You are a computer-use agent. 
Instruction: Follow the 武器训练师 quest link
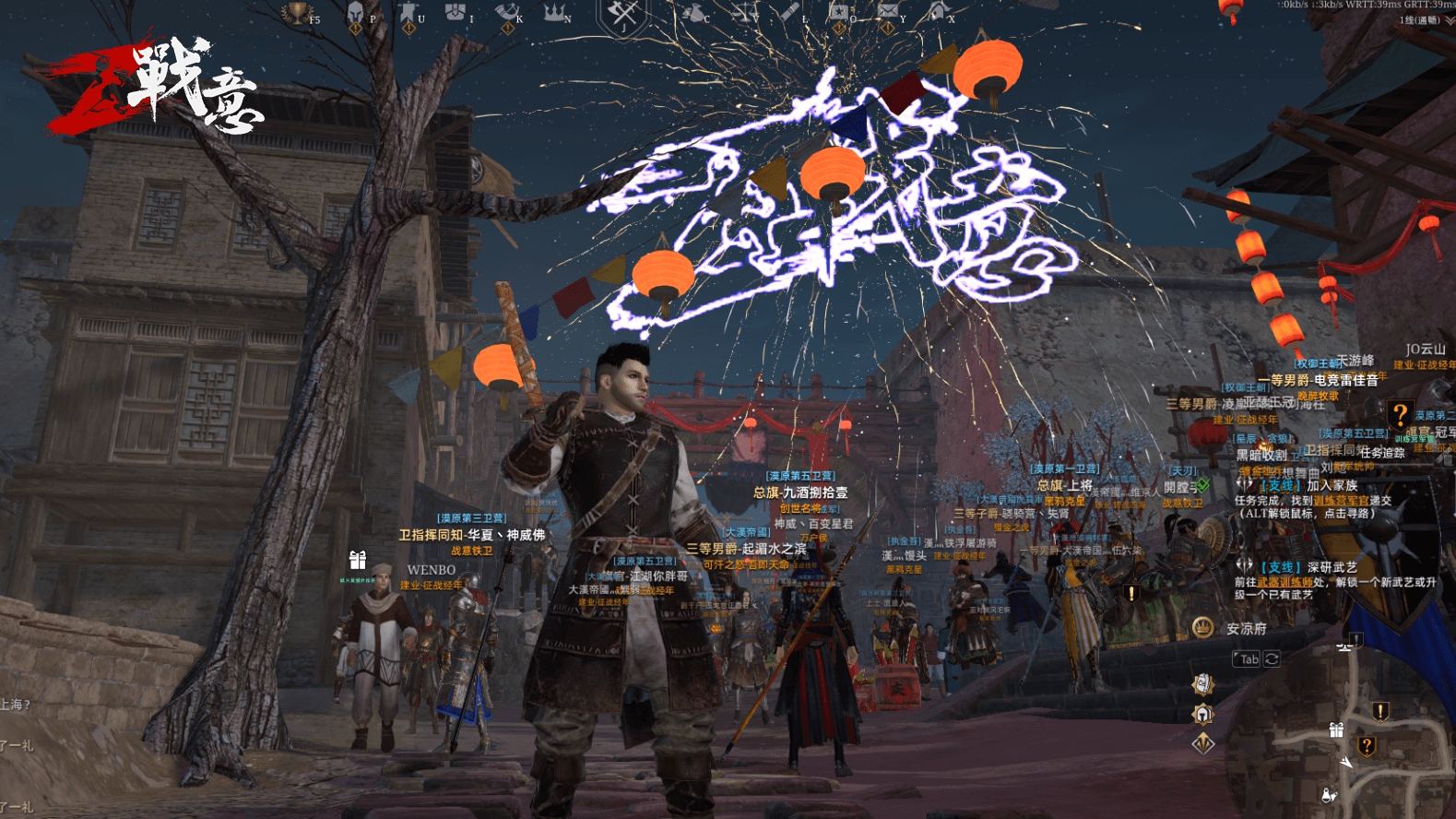(x=1284, y=582)
